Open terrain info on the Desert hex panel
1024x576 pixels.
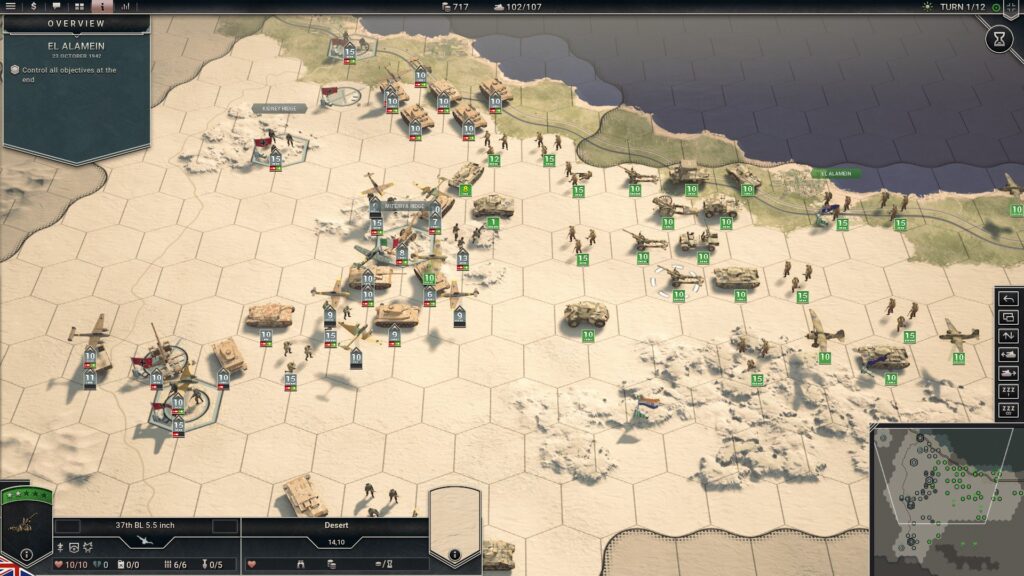(x=454, y=554)
